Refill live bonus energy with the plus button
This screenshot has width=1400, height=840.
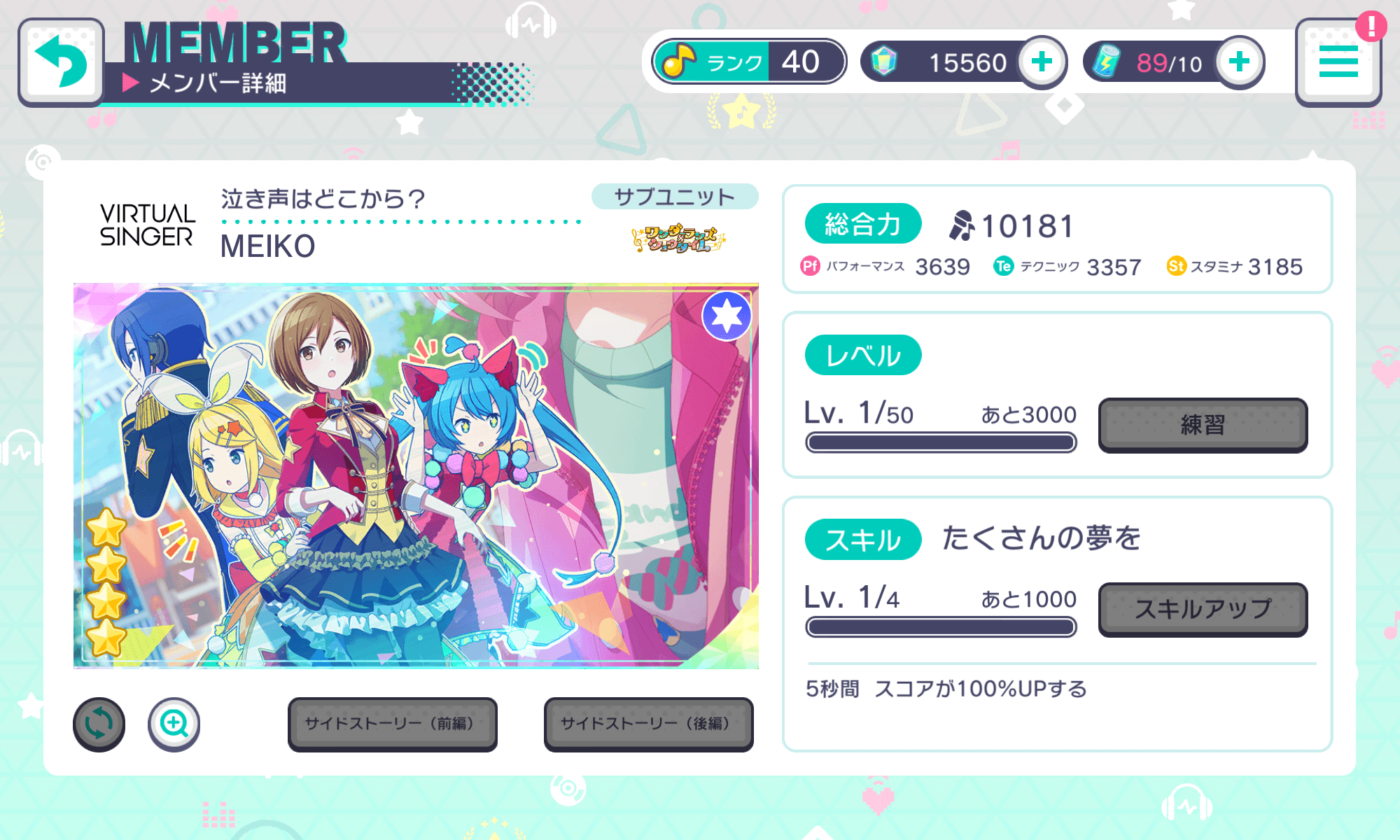pyautogui.click(x=1239, y=62)
